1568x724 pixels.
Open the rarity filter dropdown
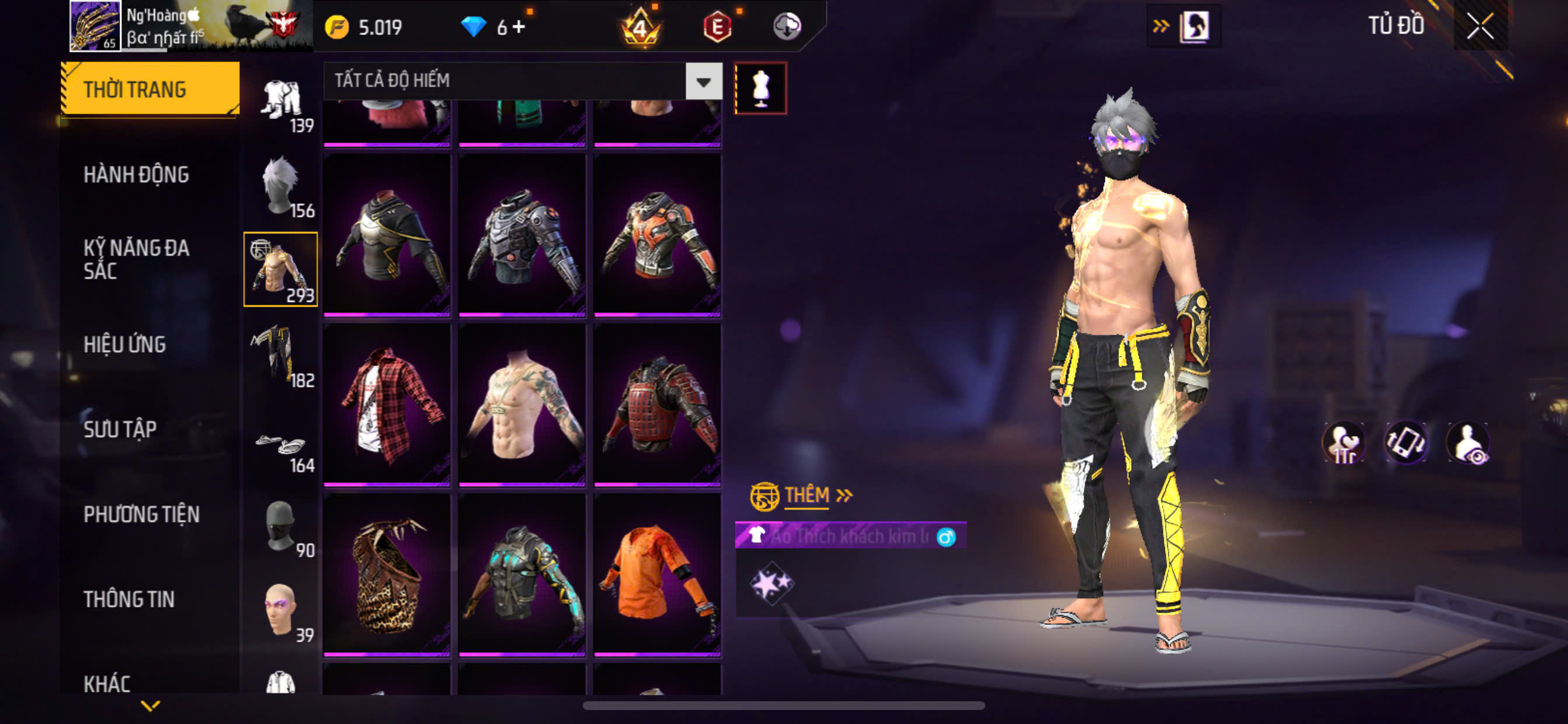pos(703,81)
